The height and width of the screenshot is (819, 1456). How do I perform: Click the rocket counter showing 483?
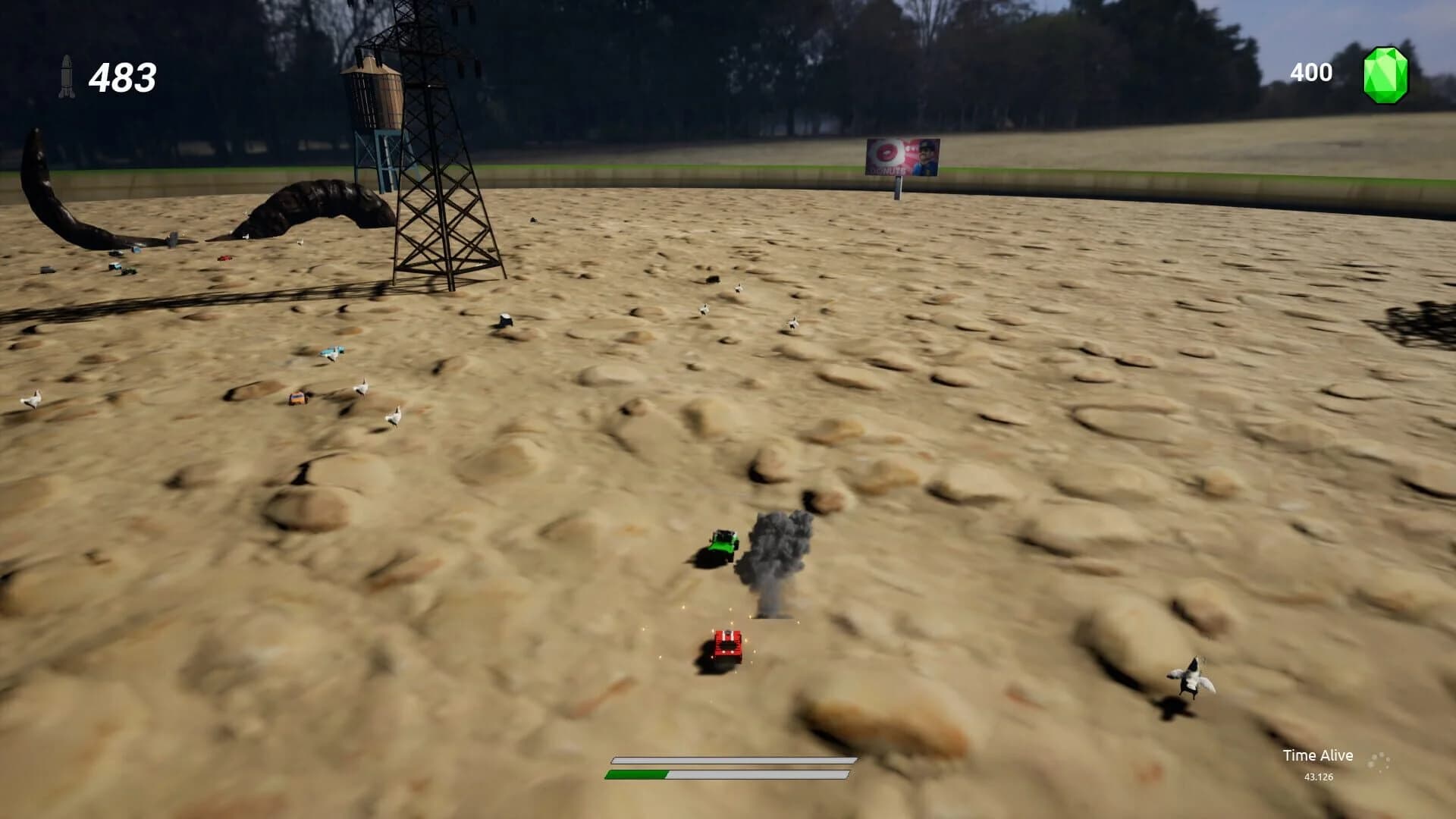(x=123, y=76)
